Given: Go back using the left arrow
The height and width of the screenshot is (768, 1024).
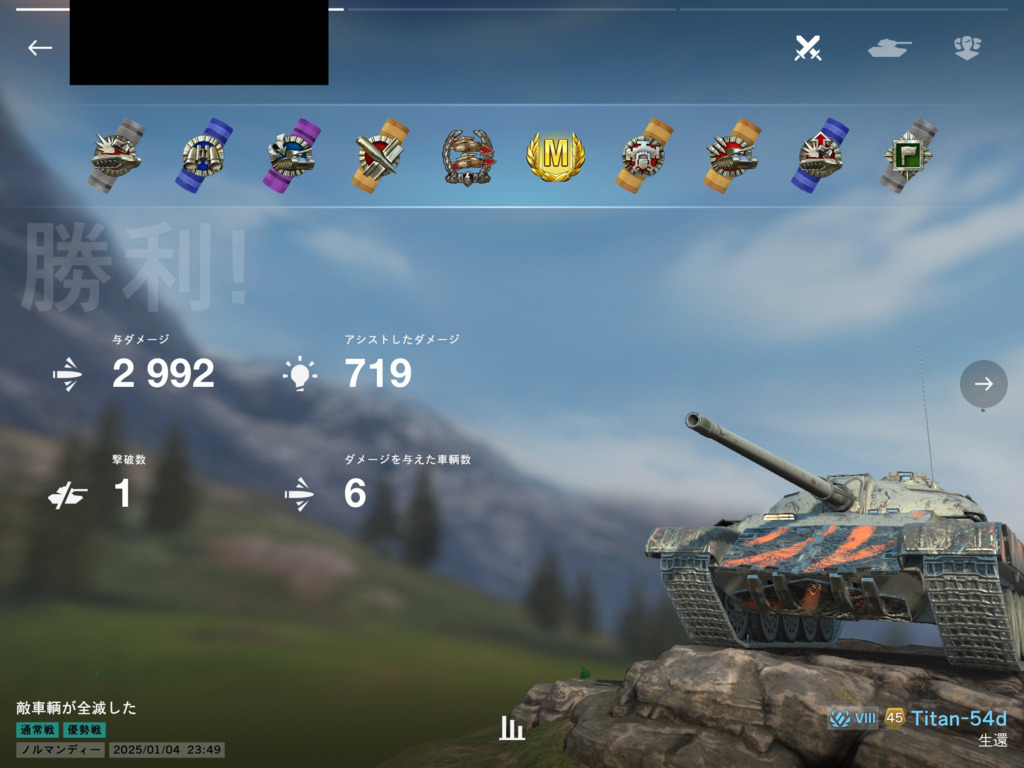Looking at the screenshot, I should click(40, 48).
